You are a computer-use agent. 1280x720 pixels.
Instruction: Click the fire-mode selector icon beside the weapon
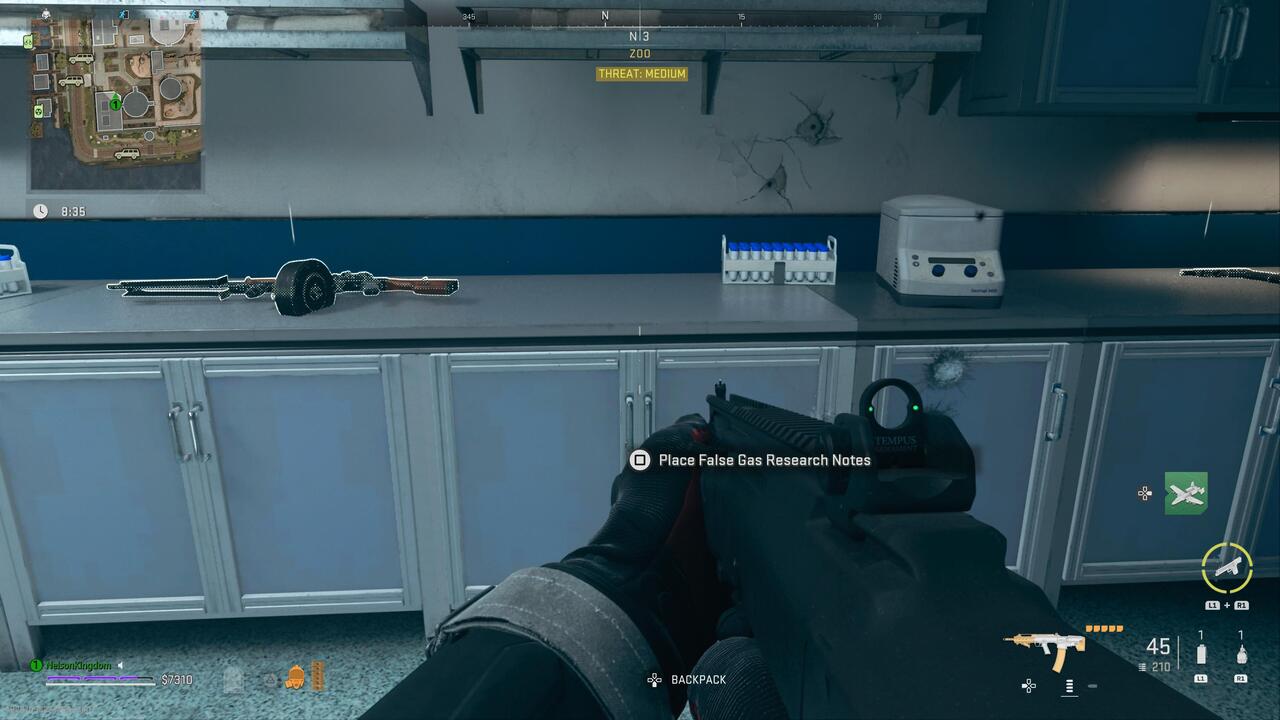pos(1068,687)
